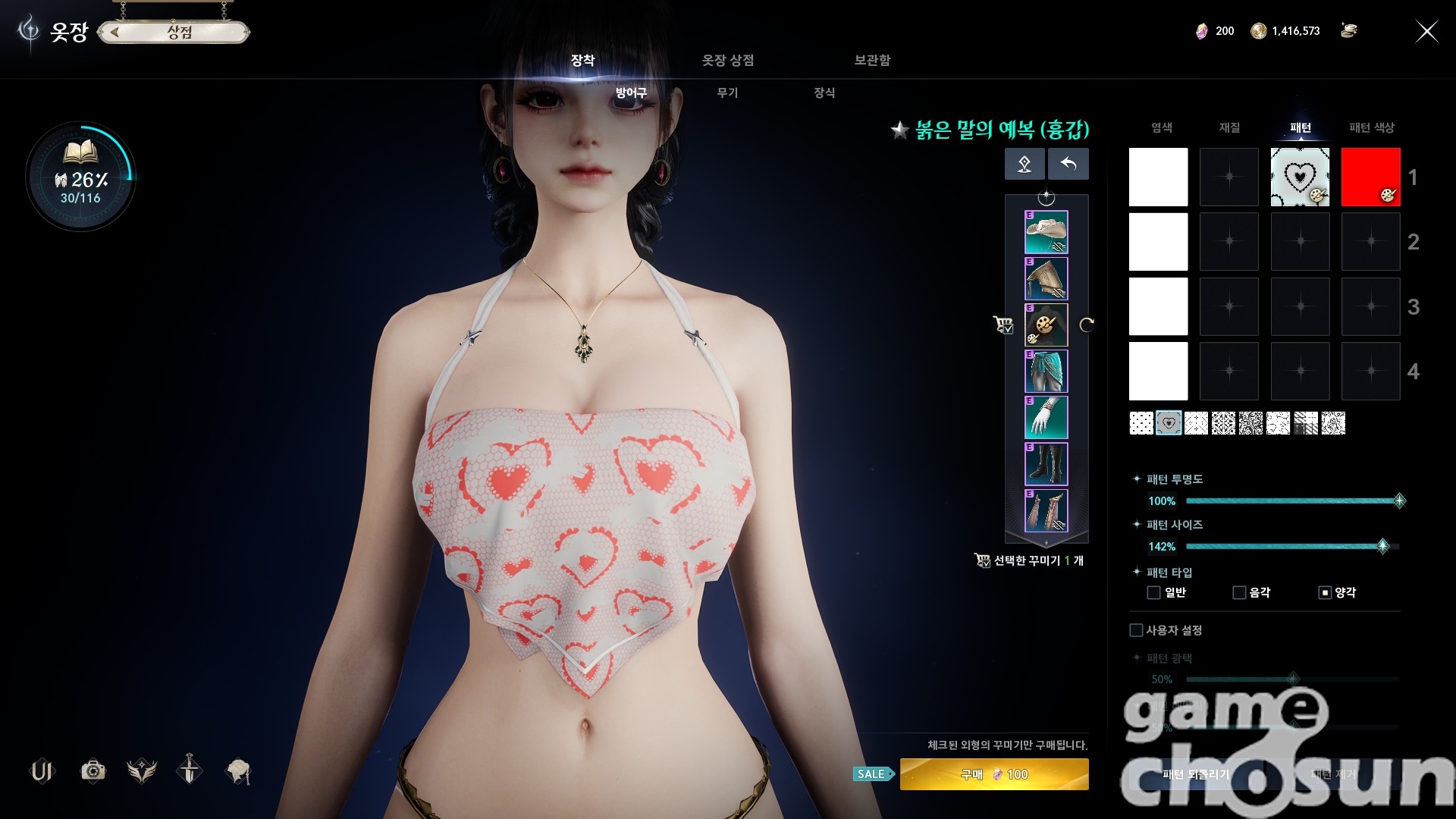Select the 장식 sub-tab
The height and width of the screenshot is (819, 1456).
(x=824, y=93)
